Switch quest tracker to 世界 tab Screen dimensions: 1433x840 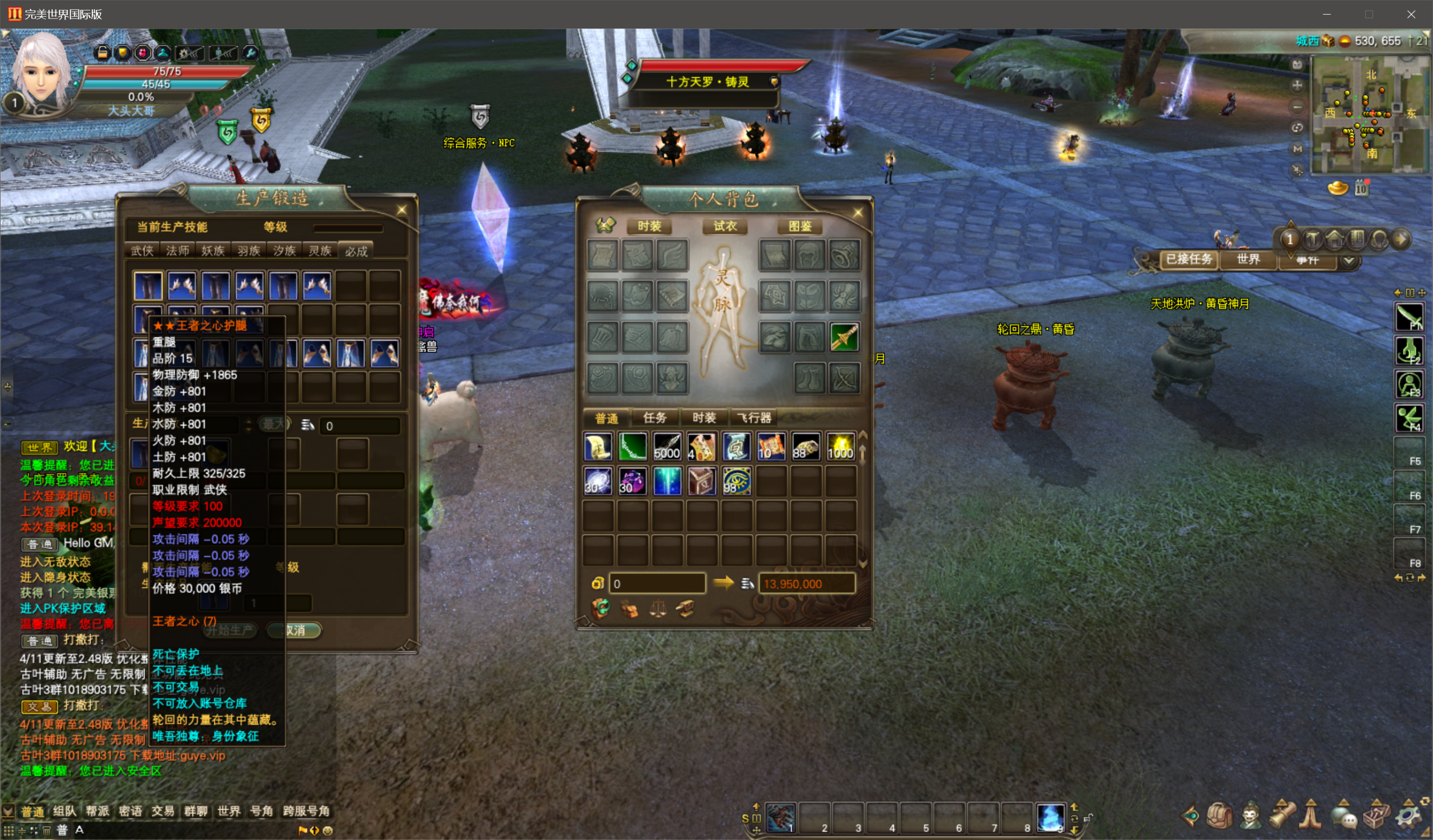pyautogui.click(x=1248, y=259)
